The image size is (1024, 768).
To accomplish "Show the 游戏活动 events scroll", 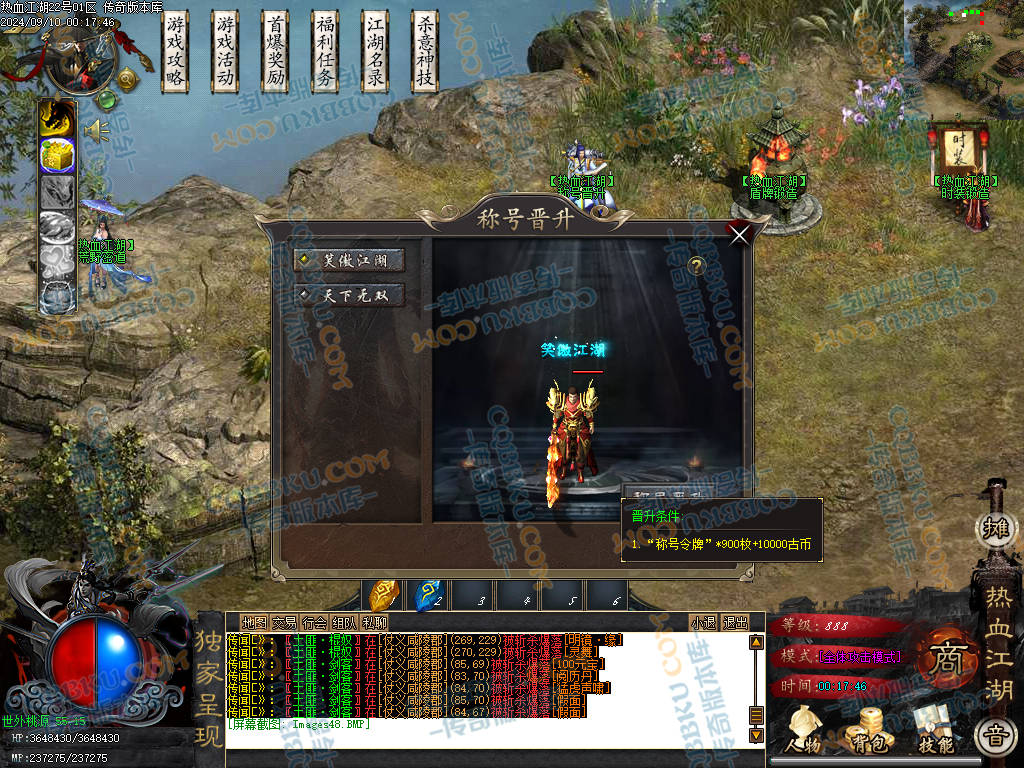I will tap(226, 51).
